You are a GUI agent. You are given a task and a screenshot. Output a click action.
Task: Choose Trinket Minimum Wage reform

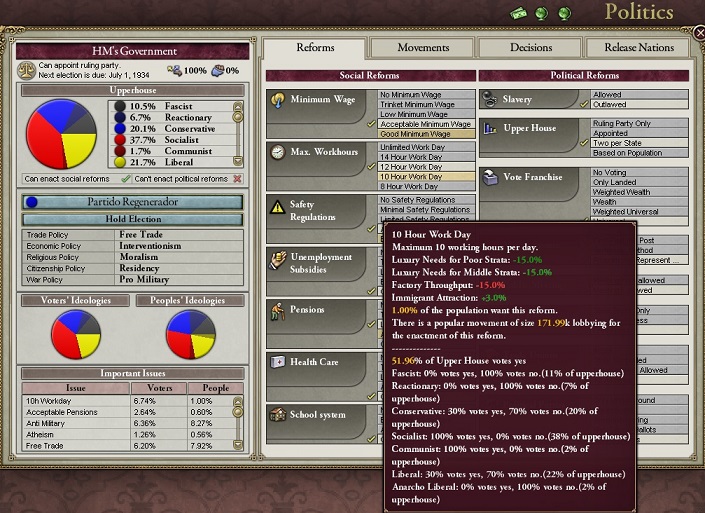[x=418, y=105]
